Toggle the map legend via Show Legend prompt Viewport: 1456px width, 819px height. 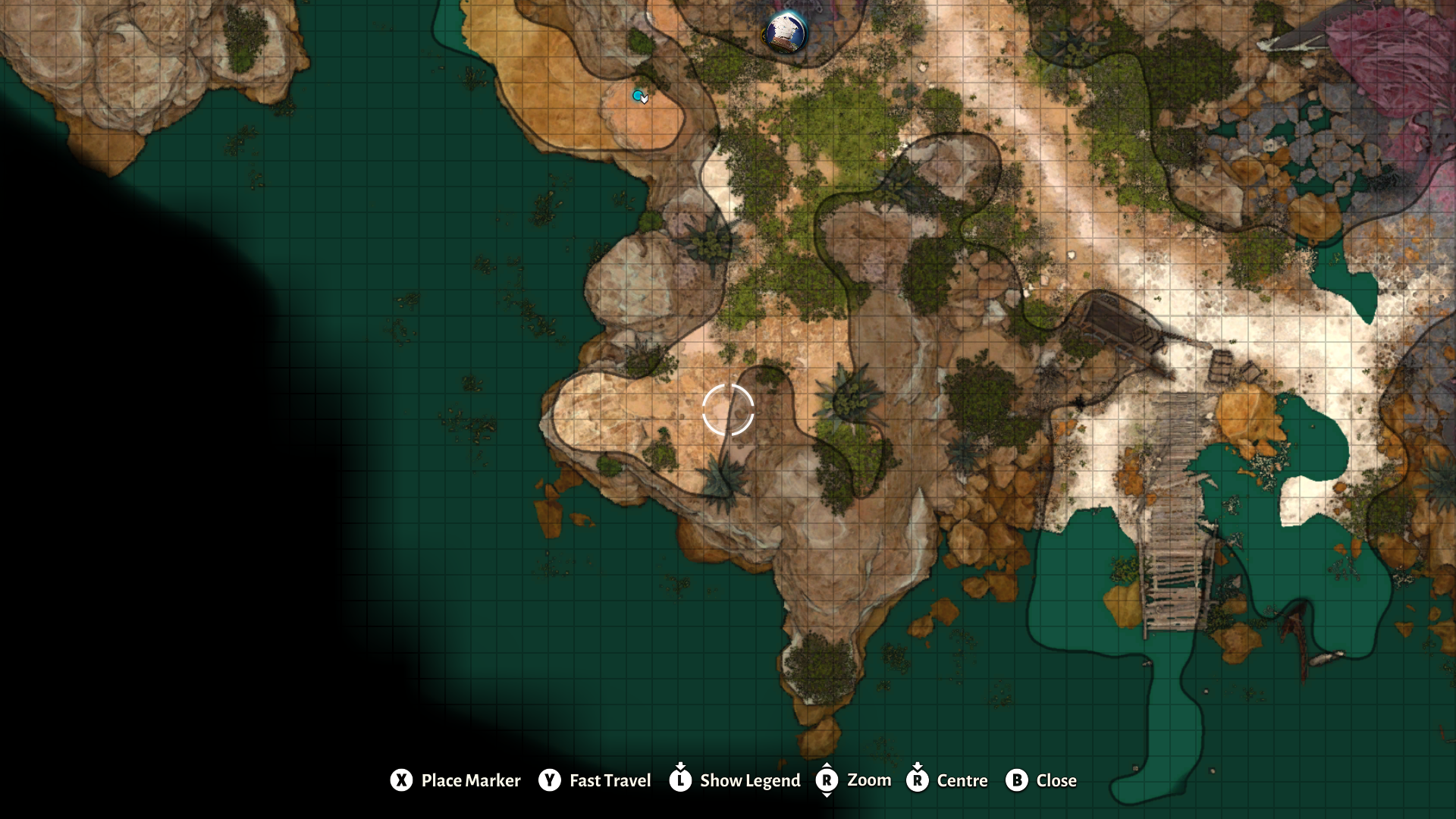[750, 780]
